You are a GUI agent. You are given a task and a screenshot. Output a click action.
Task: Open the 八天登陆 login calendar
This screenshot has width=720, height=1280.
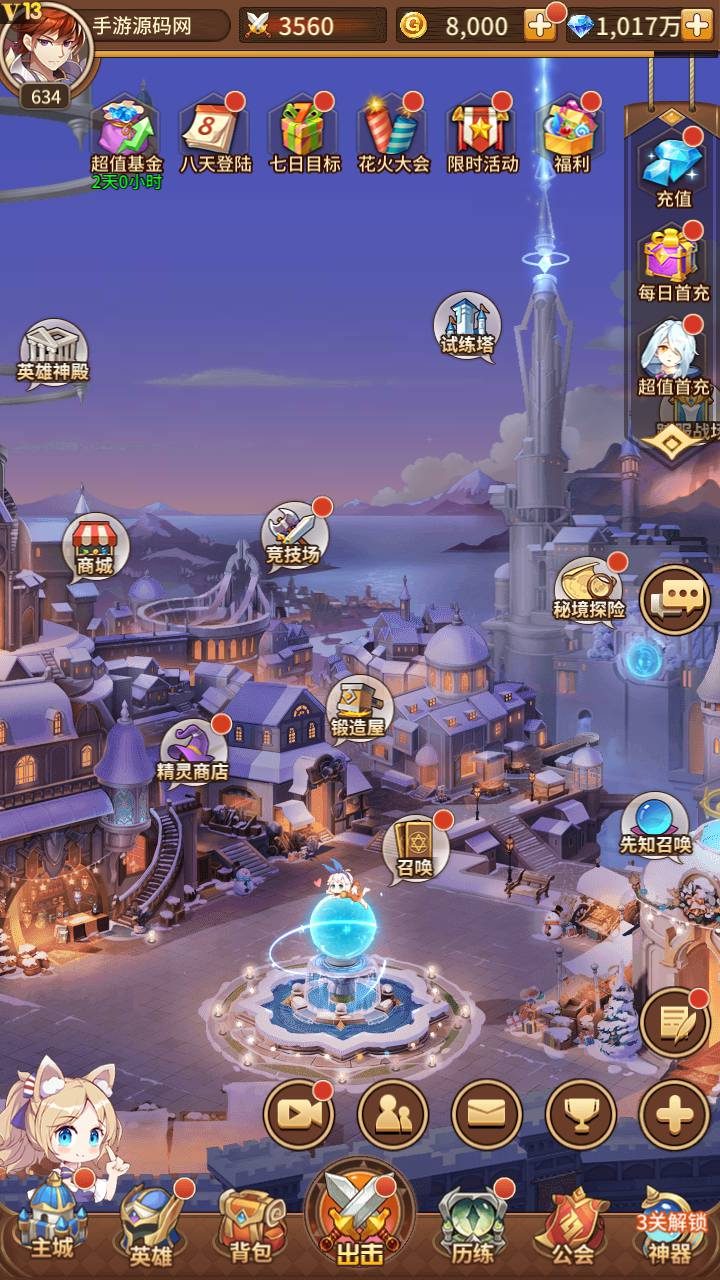click(x=215, y=131)
